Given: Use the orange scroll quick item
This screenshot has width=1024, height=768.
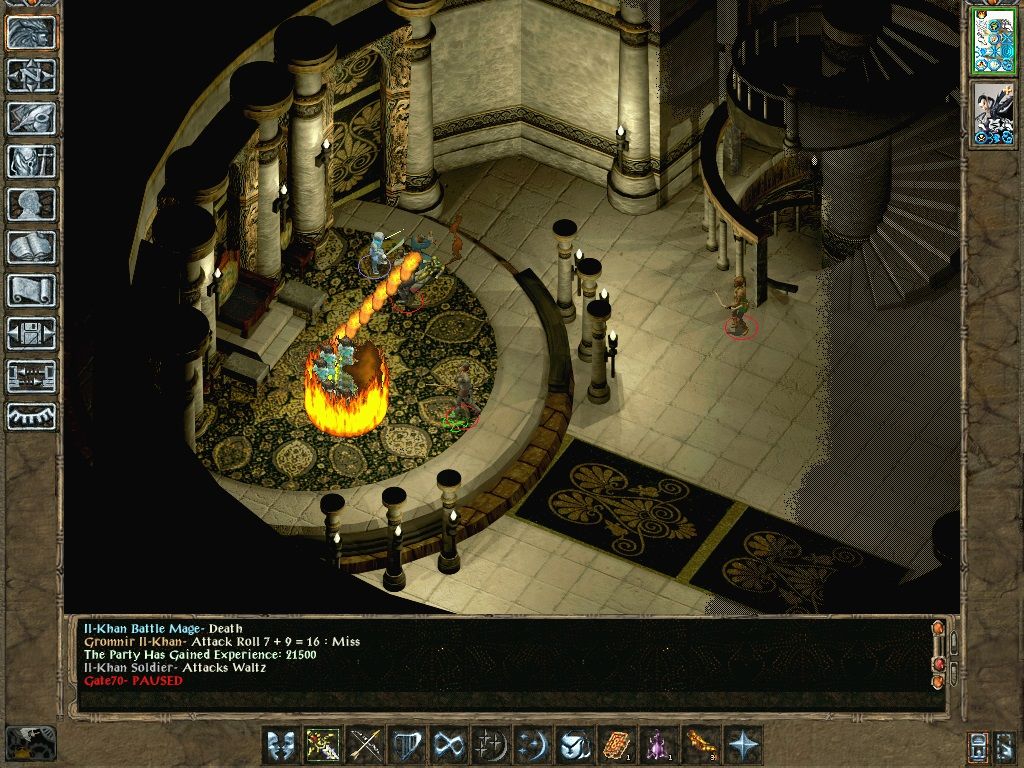Looking at the screenshot, I should pos(617,745).
